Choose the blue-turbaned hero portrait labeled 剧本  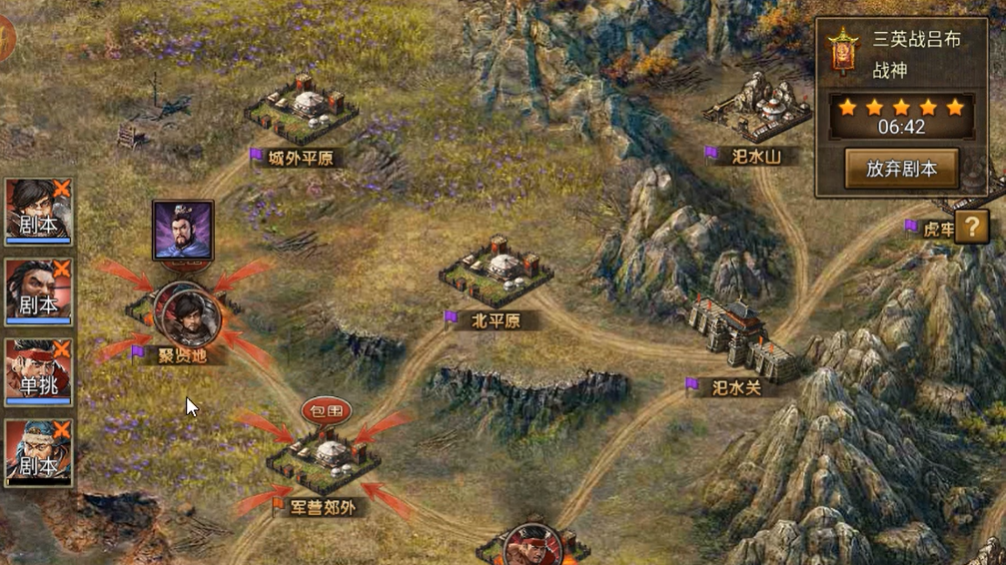coord(38,452)
